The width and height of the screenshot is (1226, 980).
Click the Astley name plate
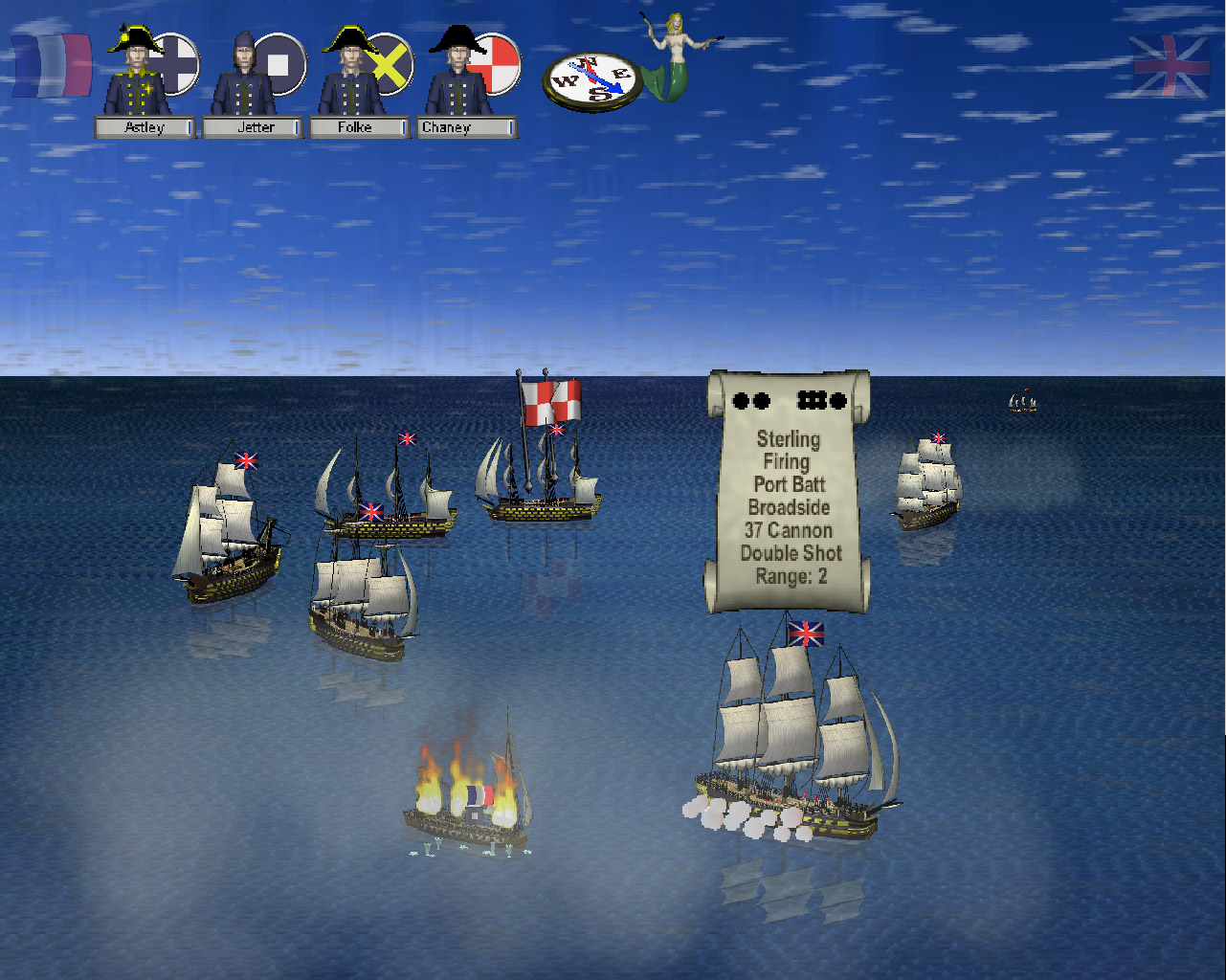coord(145,127)
